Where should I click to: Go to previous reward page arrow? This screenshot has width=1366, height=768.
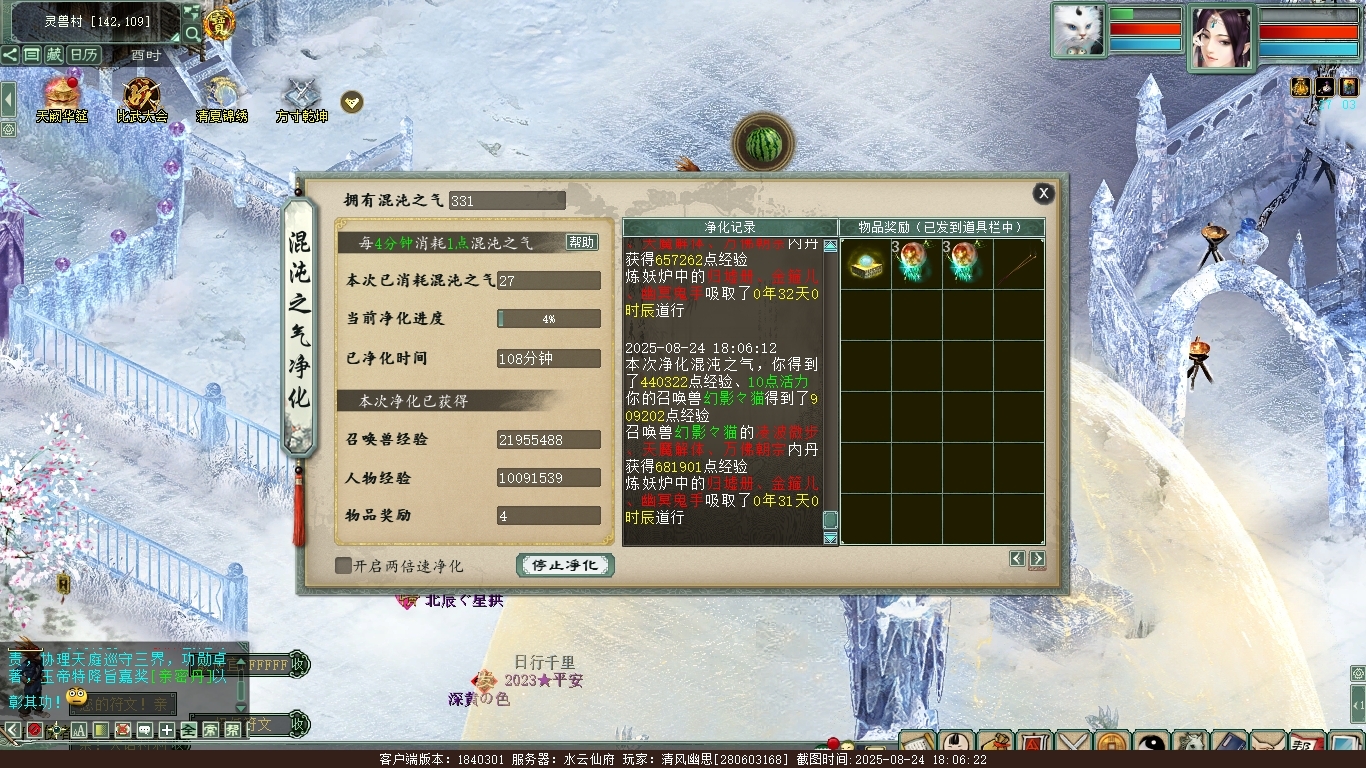[1017, 559]
